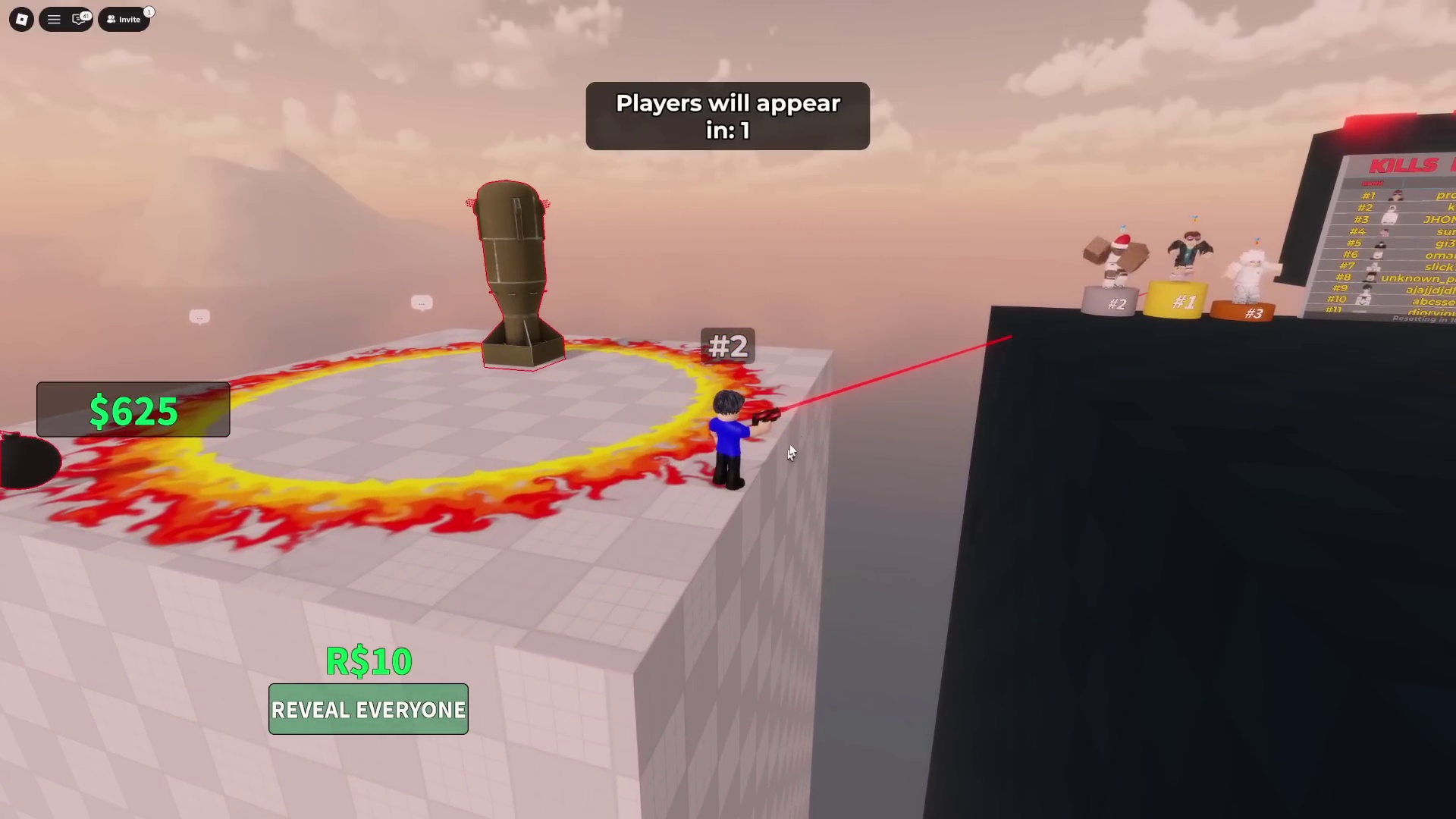The width and height of the screenshot is (1456, 819).
Task: Click the Roblox logo icon
Action: coord(20,19)
